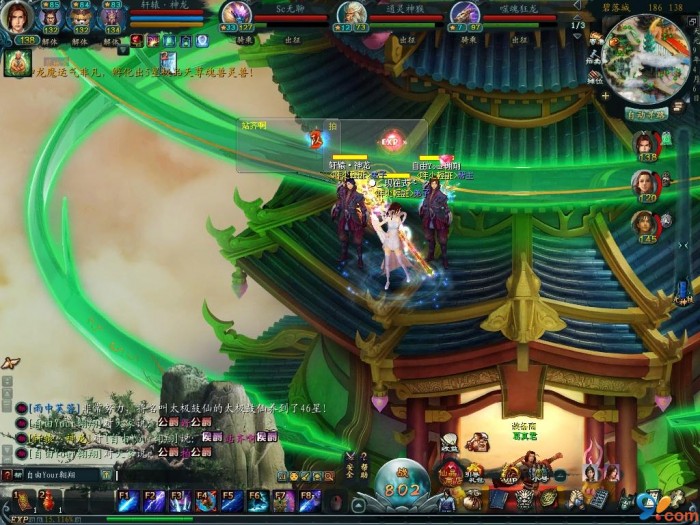
Task: Select the level 85 pet portrait
Action: coord(51,18)
